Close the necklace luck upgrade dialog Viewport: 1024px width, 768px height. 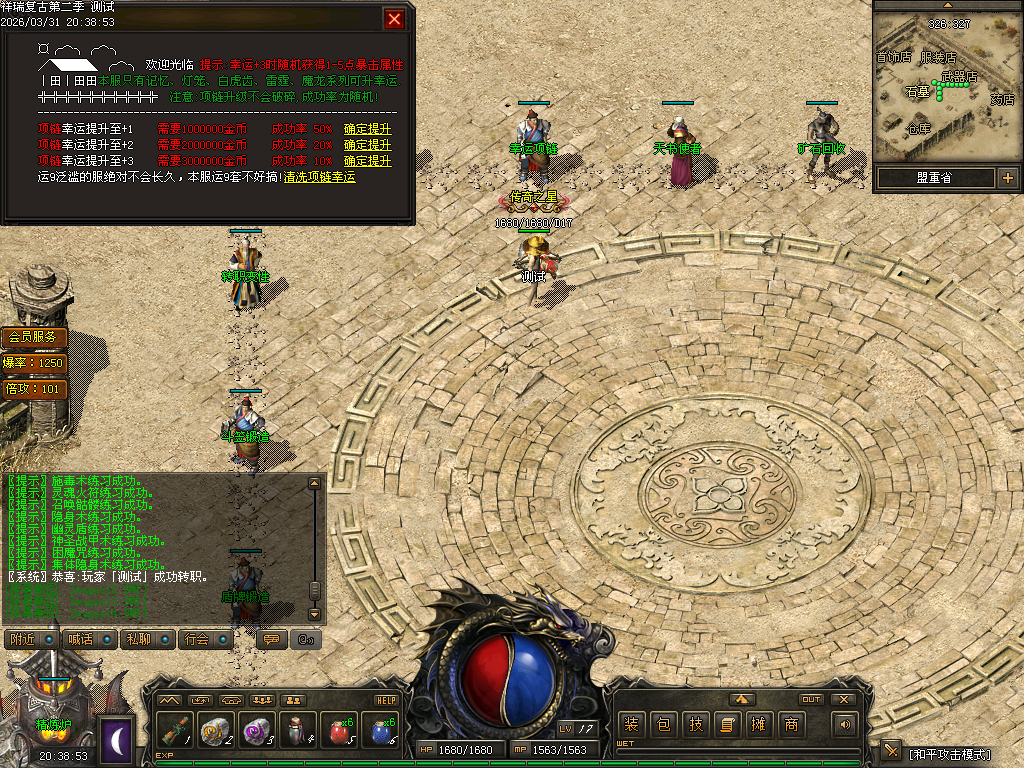coord(395,19)
